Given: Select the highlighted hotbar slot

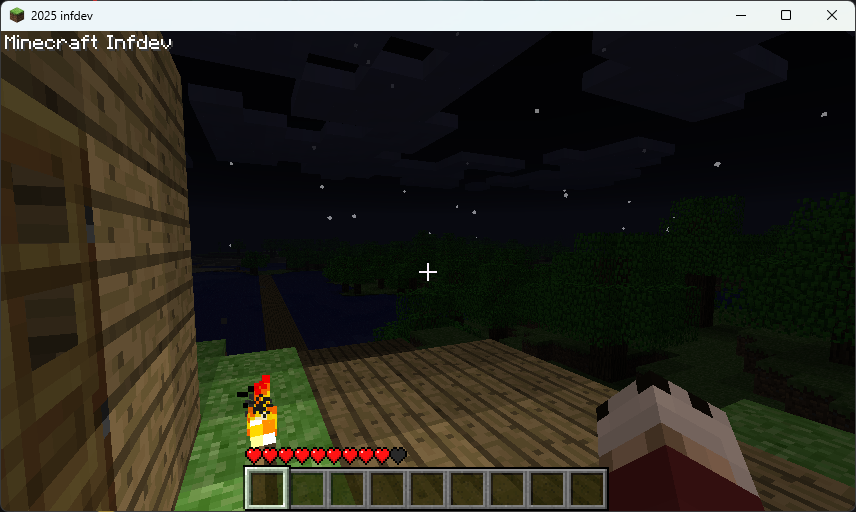Looking at the screenshot, I should (267, 489).
